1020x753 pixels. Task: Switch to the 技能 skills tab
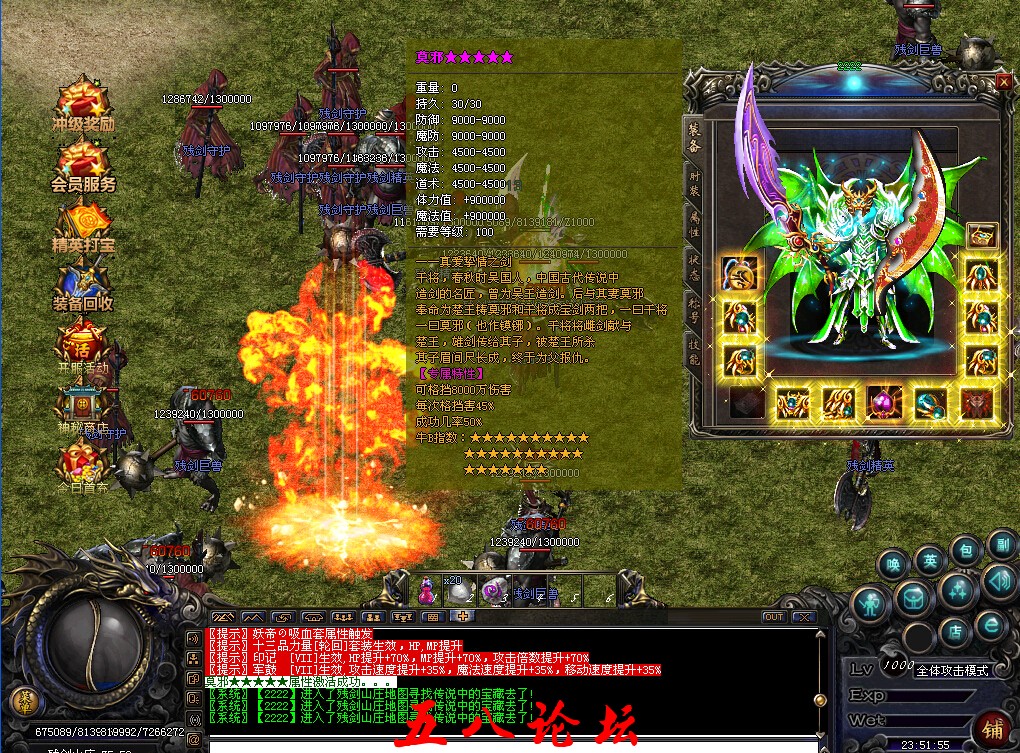point(694,346)
